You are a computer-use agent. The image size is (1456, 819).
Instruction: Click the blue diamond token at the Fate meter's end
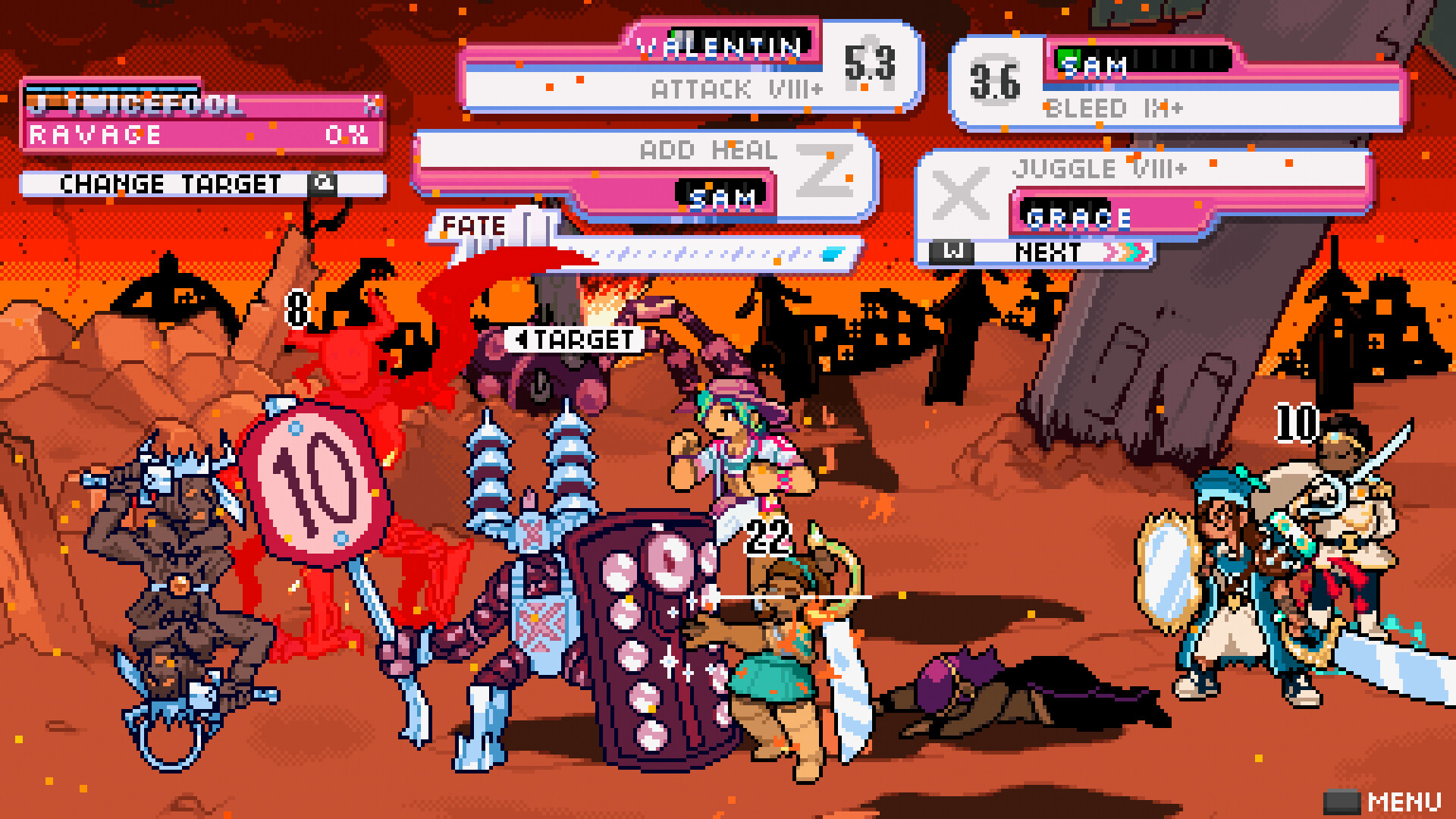(834, 255)
